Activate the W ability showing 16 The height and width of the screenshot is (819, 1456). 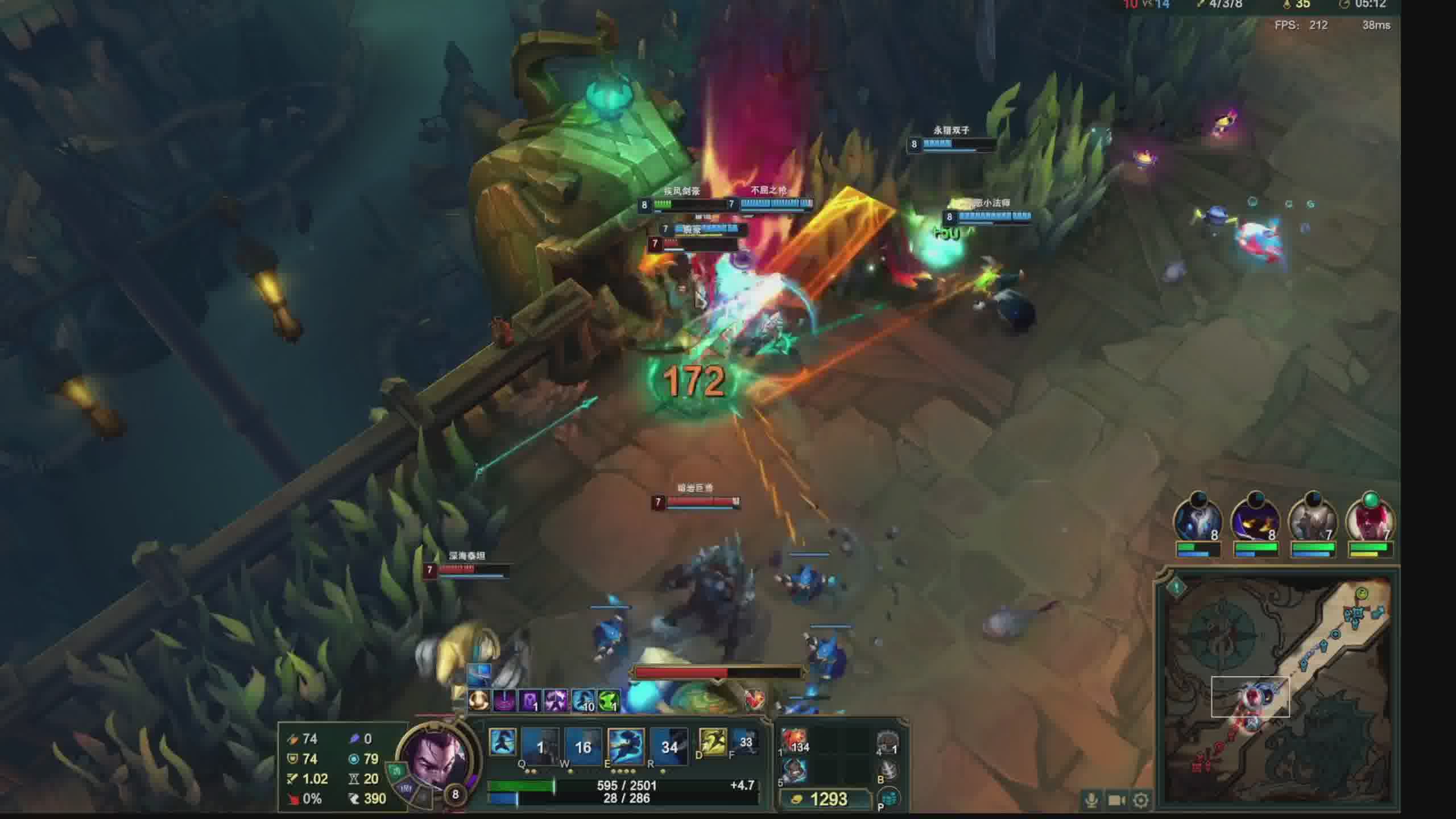(583, 746)
